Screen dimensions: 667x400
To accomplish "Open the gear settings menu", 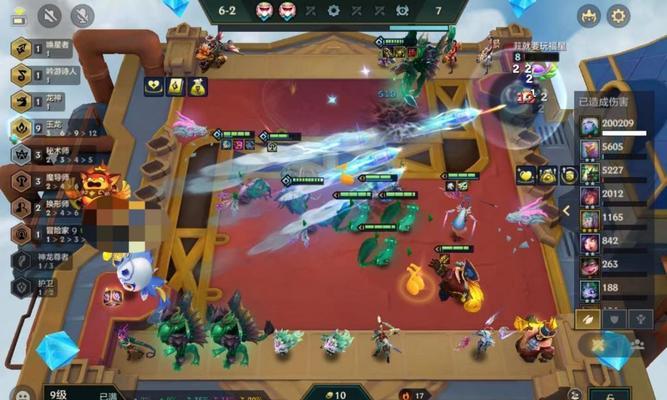I will click(620, 15).
